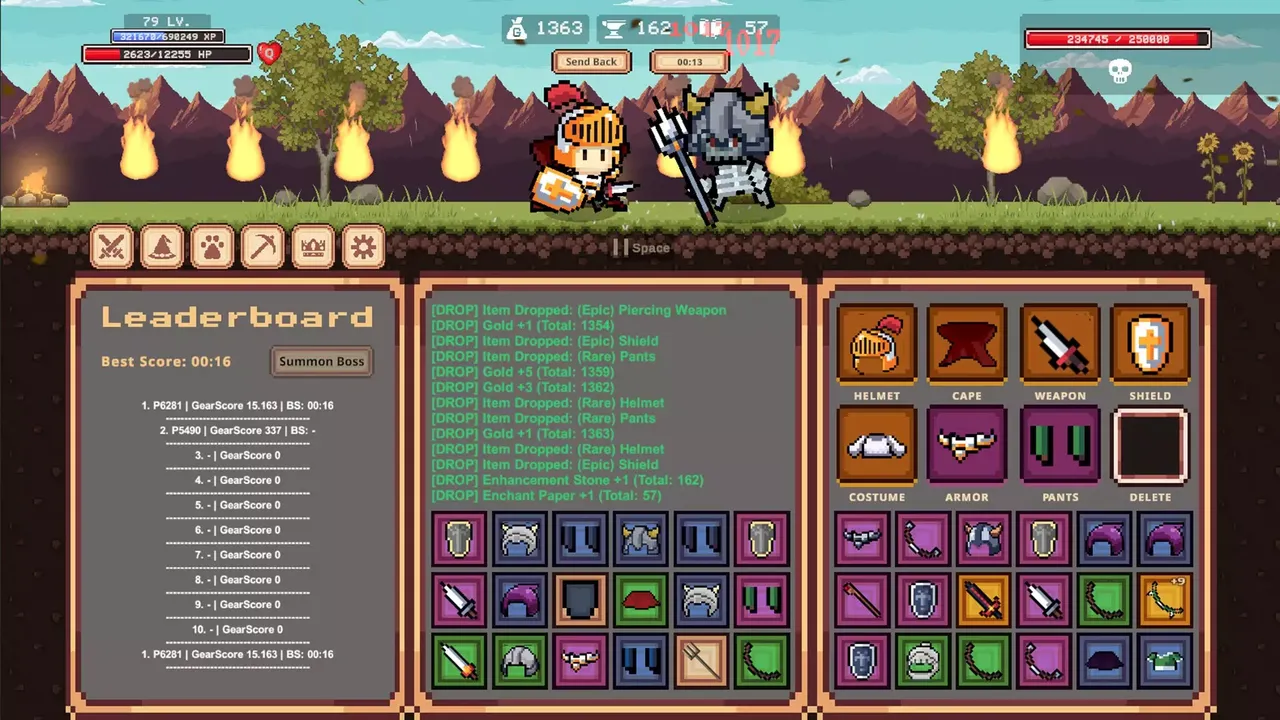Click the anvil enhancement stone counter

point(613,28)
